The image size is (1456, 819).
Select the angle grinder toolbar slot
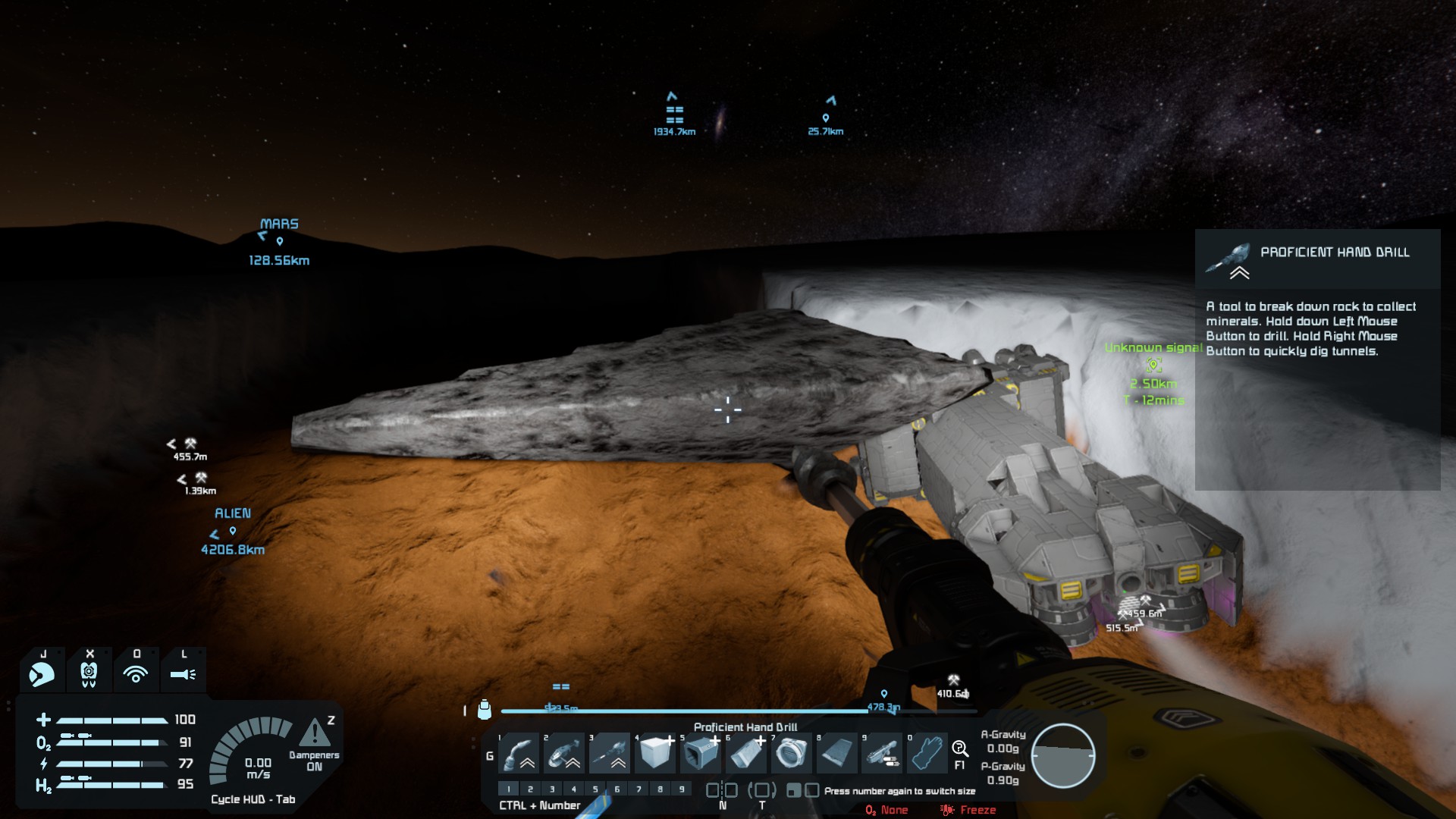565,754
